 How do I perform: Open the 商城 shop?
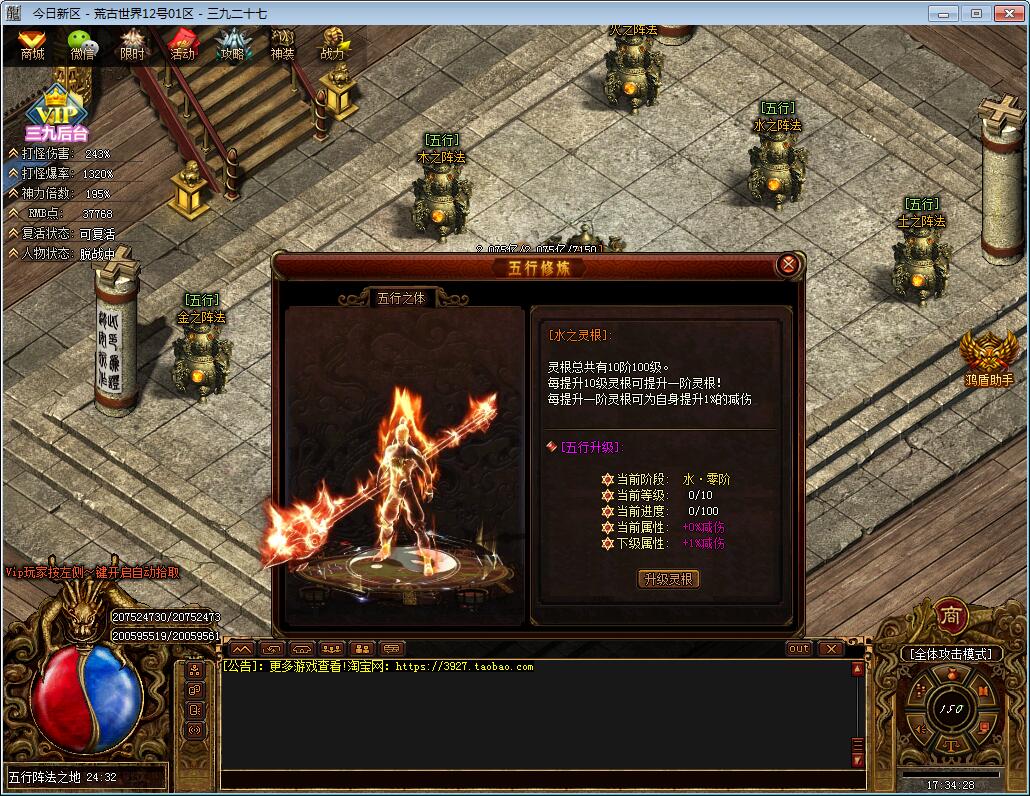32,44
